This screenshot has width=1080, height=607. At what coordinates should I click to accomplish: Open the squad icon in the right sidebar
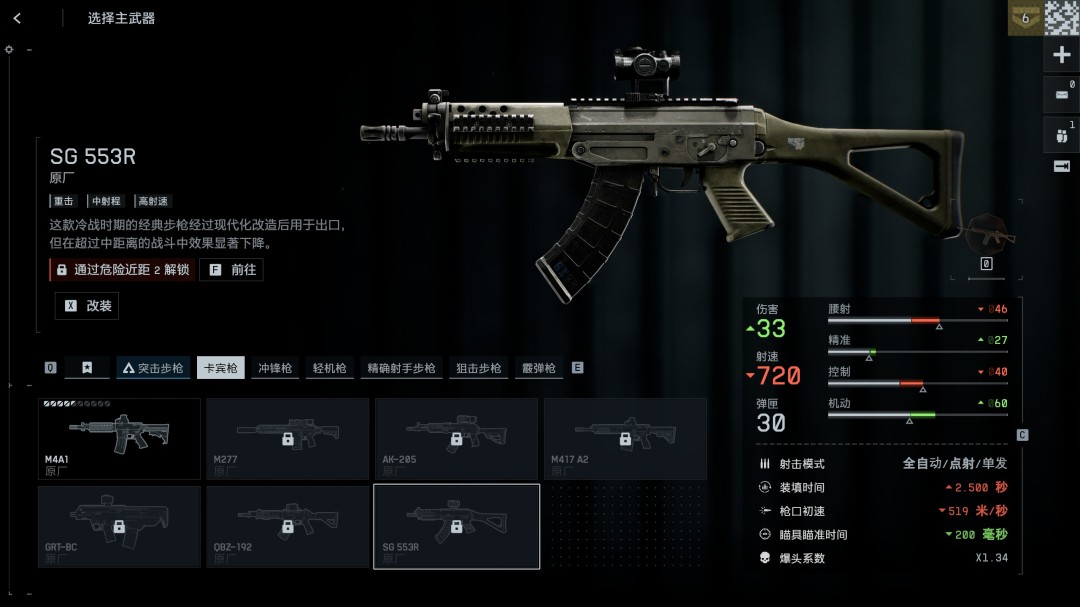click(x=1062, y=132)
